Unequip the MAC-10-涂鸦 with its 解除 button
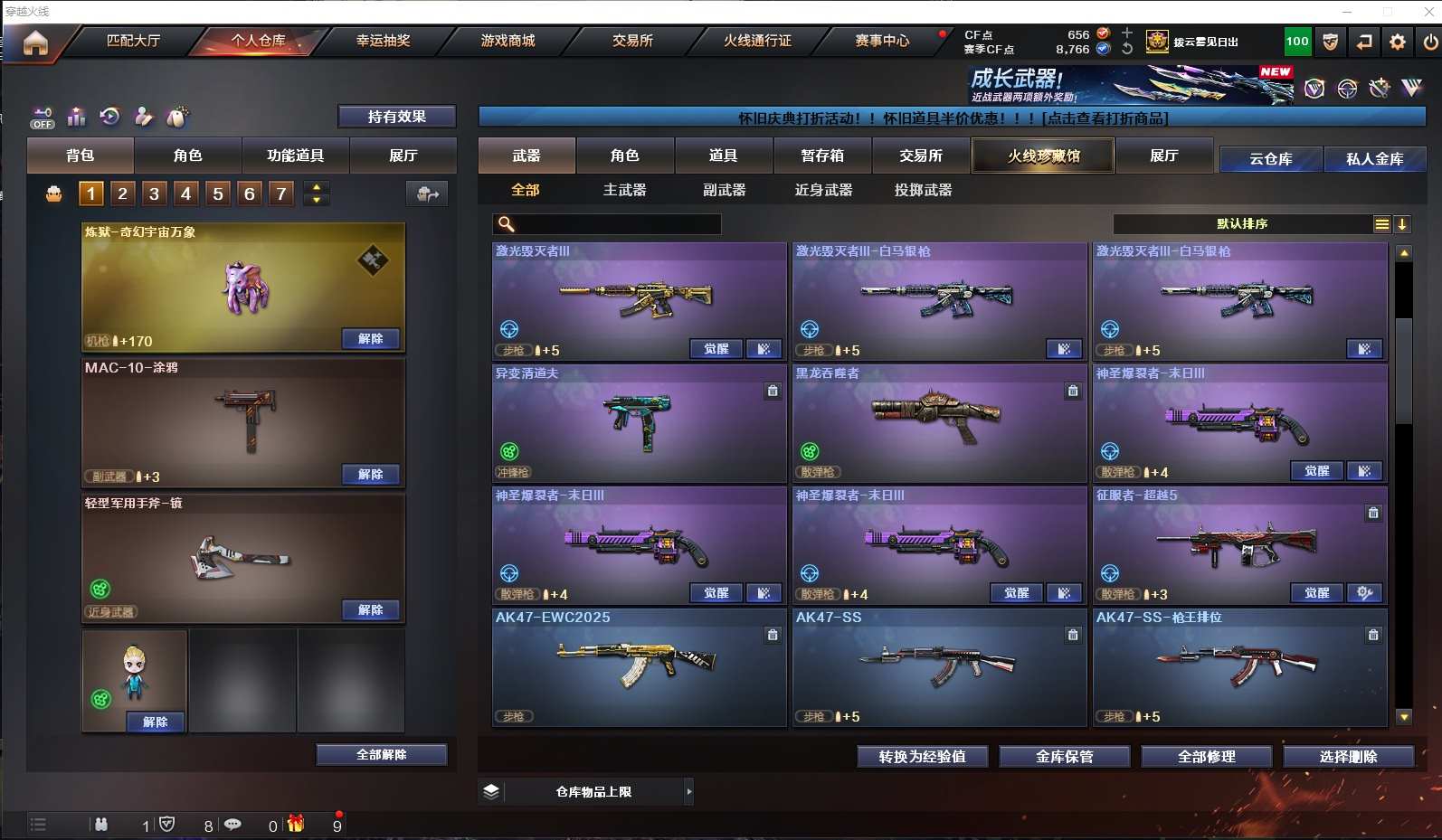Screen dimensions: 1442x840 point(371,474)
